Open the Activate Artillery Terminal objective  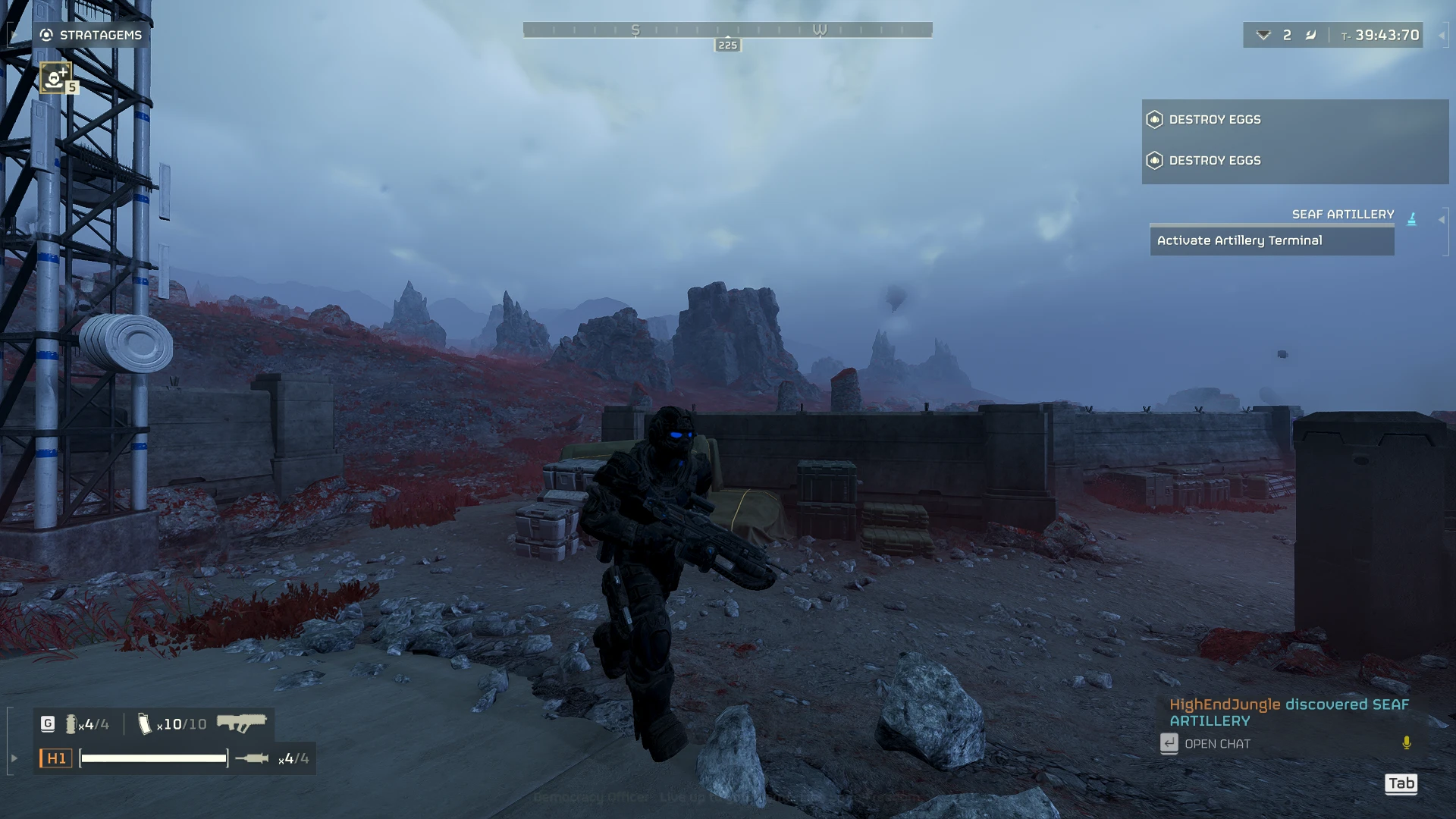pyautogui.click(x=1271, y=240)
